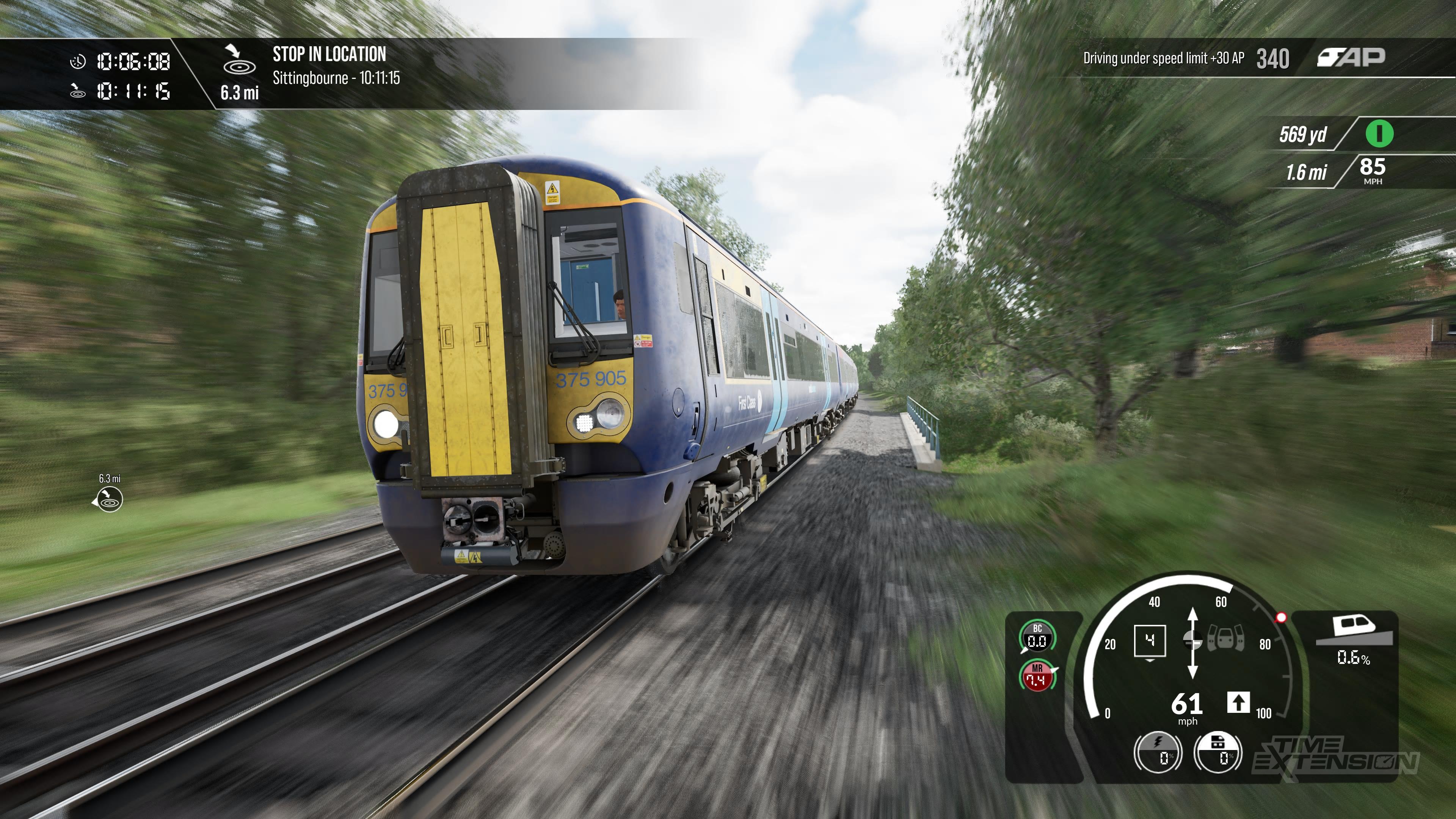Image resolution: width=1456 pixels, height=819 pixels.
Task: Click the green signal aspect indicator
Action: click(1379, 134)
